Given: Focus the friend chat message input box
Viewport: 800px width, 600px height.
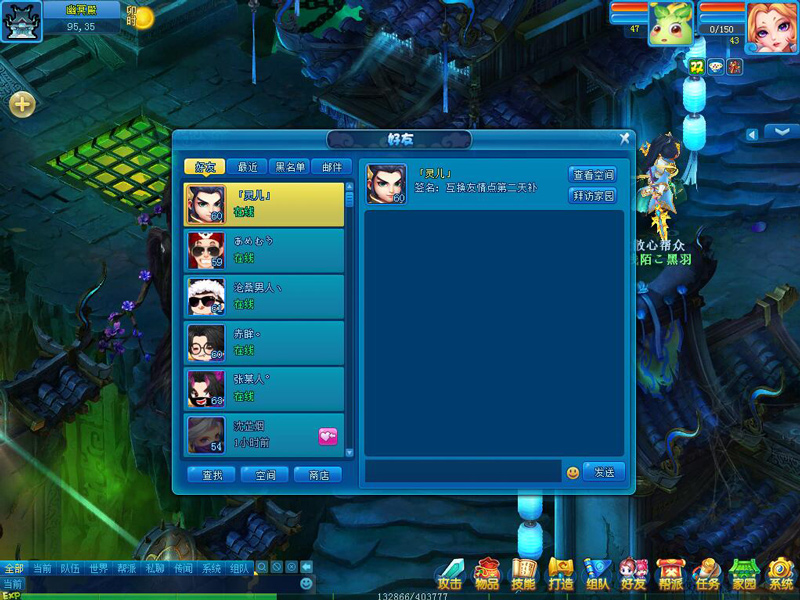Looking at the screenshot, I should click(462, 472).
